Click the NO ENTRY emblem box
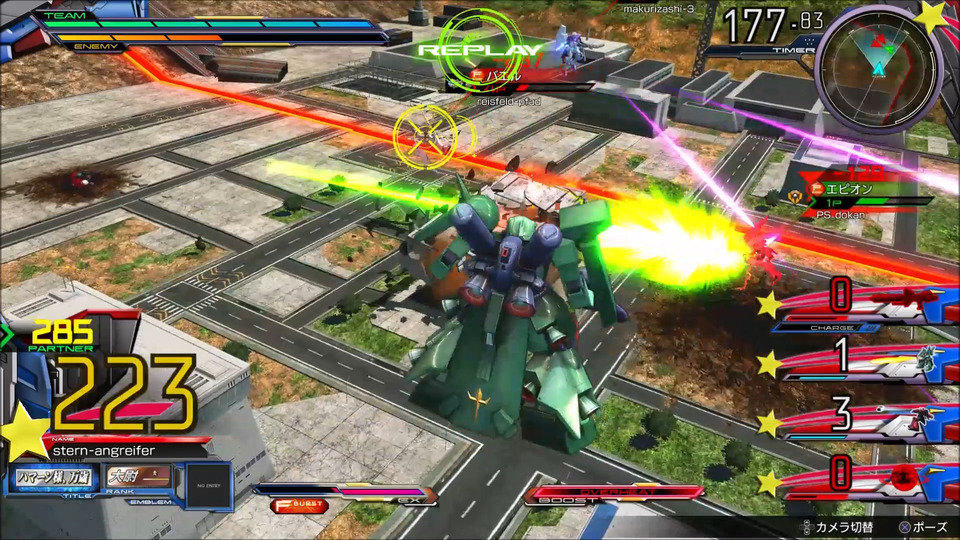Viewport: 960px width, 540px height. (205, 486)
